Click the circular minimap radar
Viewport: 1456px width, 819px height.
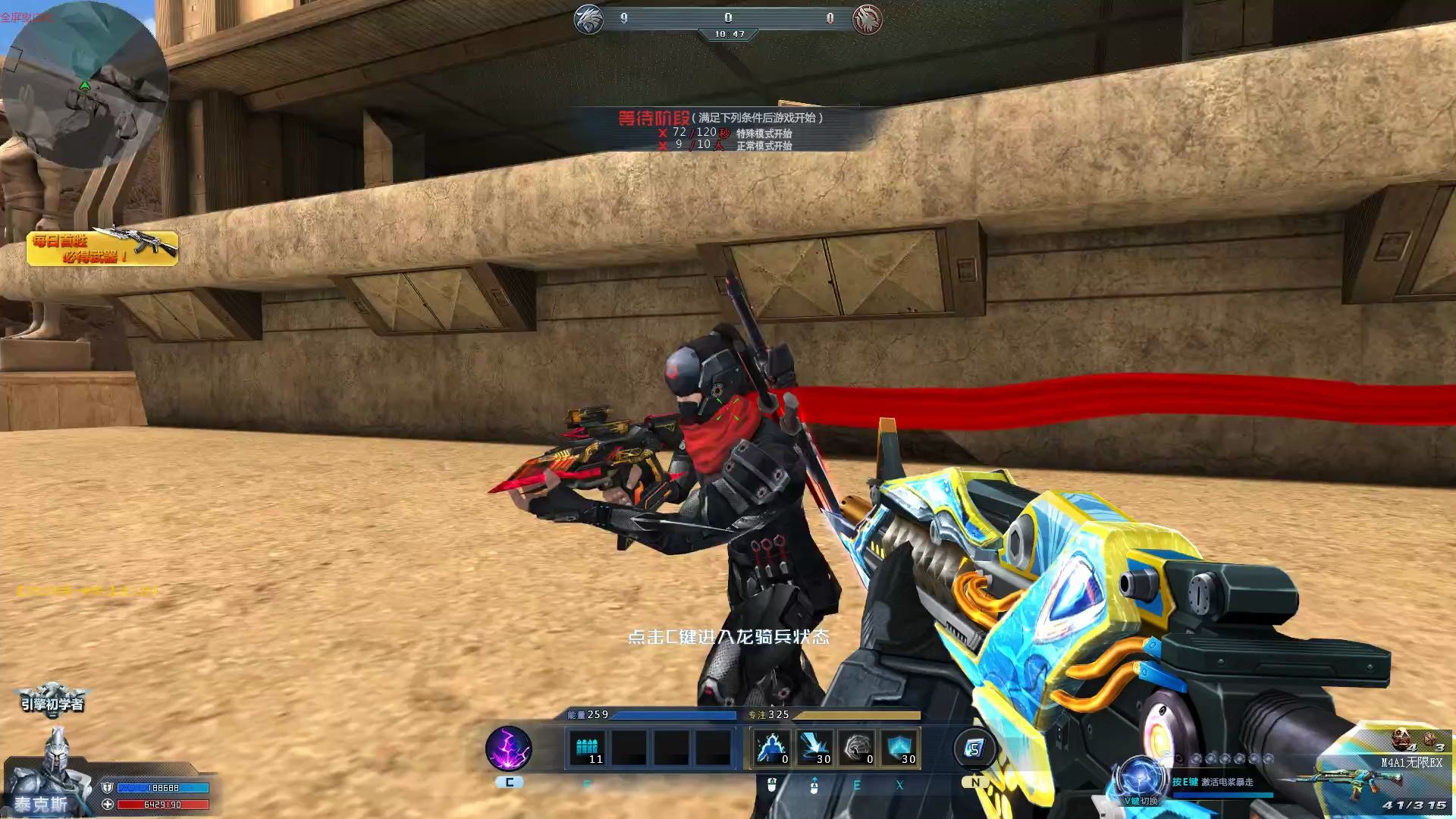(x=83, y=85)
